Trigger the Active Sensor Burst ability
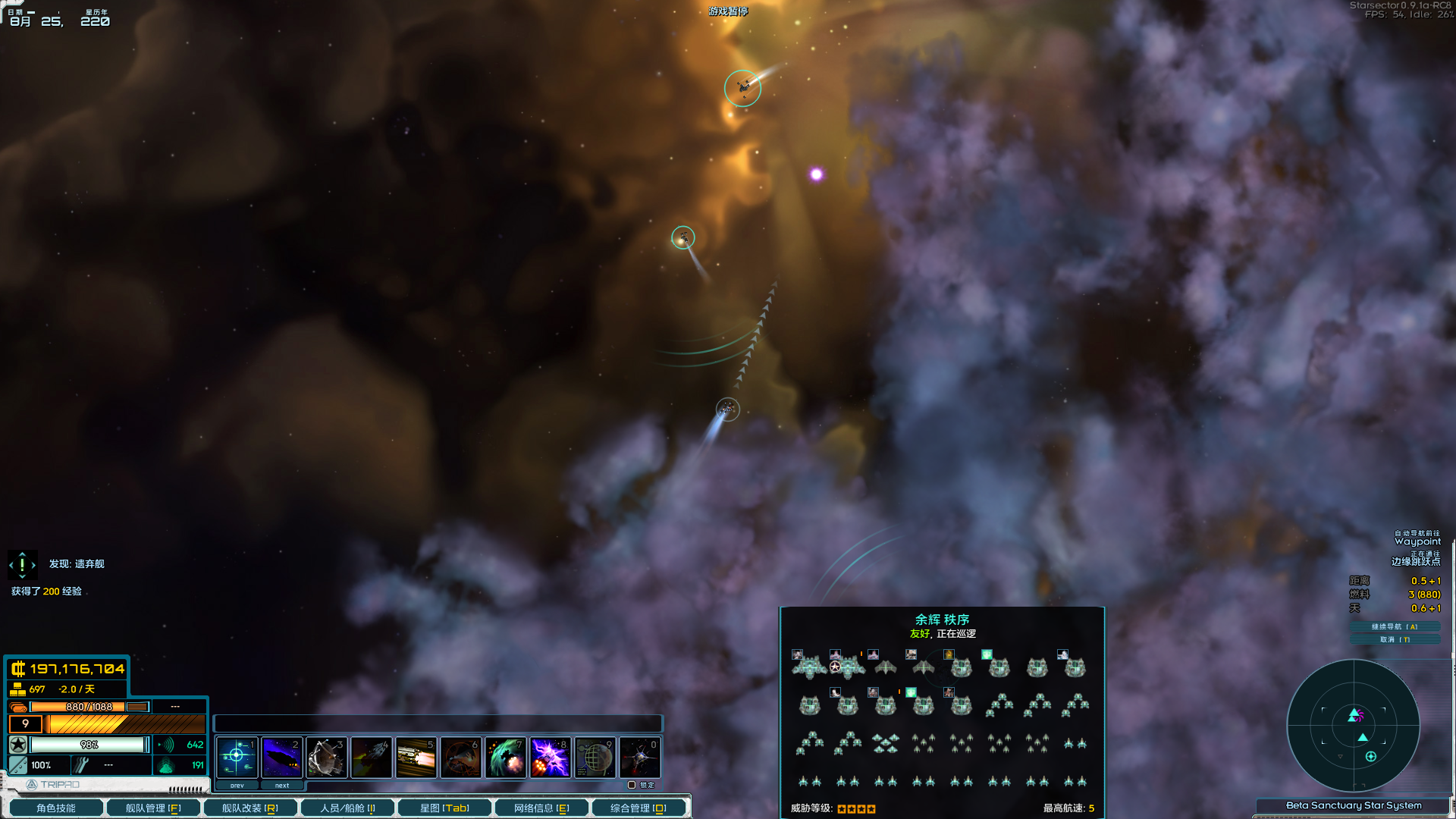This screenshot has width=1456, height=819. [x=327, y=757]
